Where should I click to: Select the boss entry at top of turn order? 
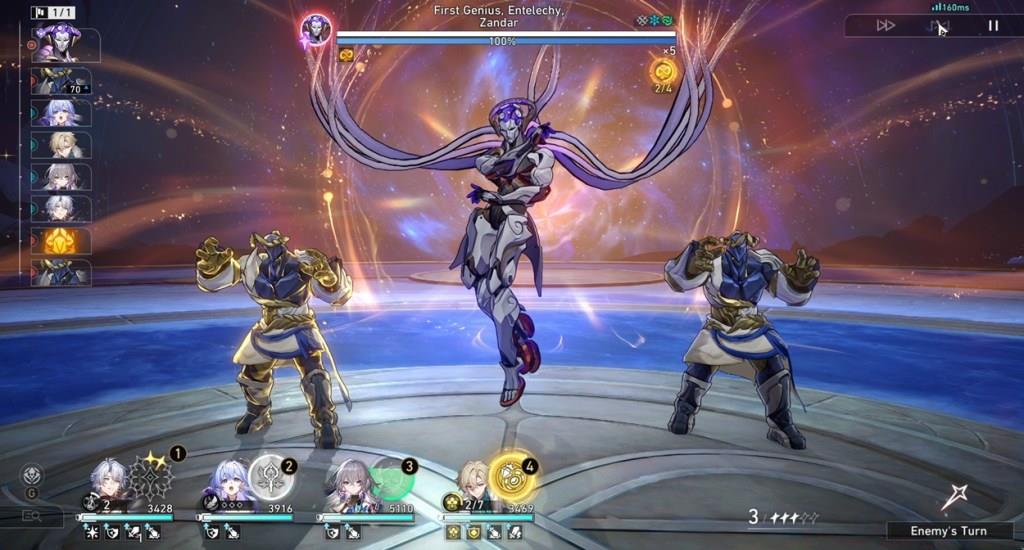point(60,45)
